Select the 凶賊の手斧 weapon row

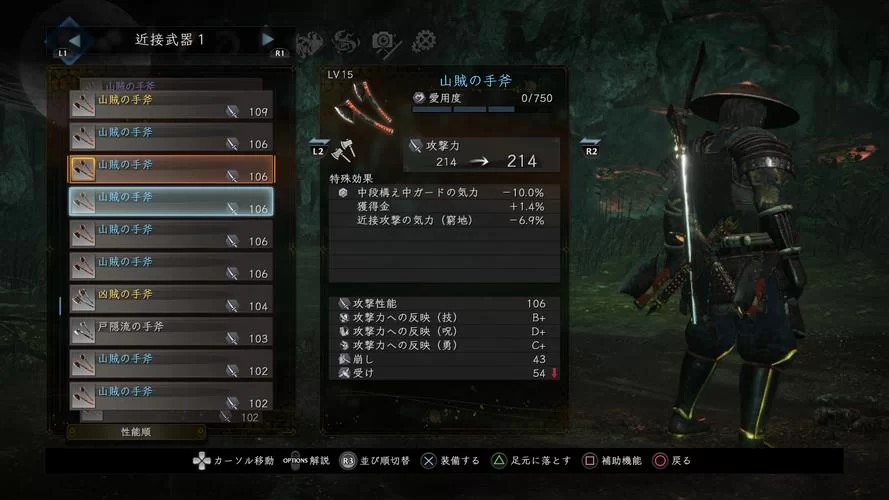pyautogui.click(x=170, y=299)
